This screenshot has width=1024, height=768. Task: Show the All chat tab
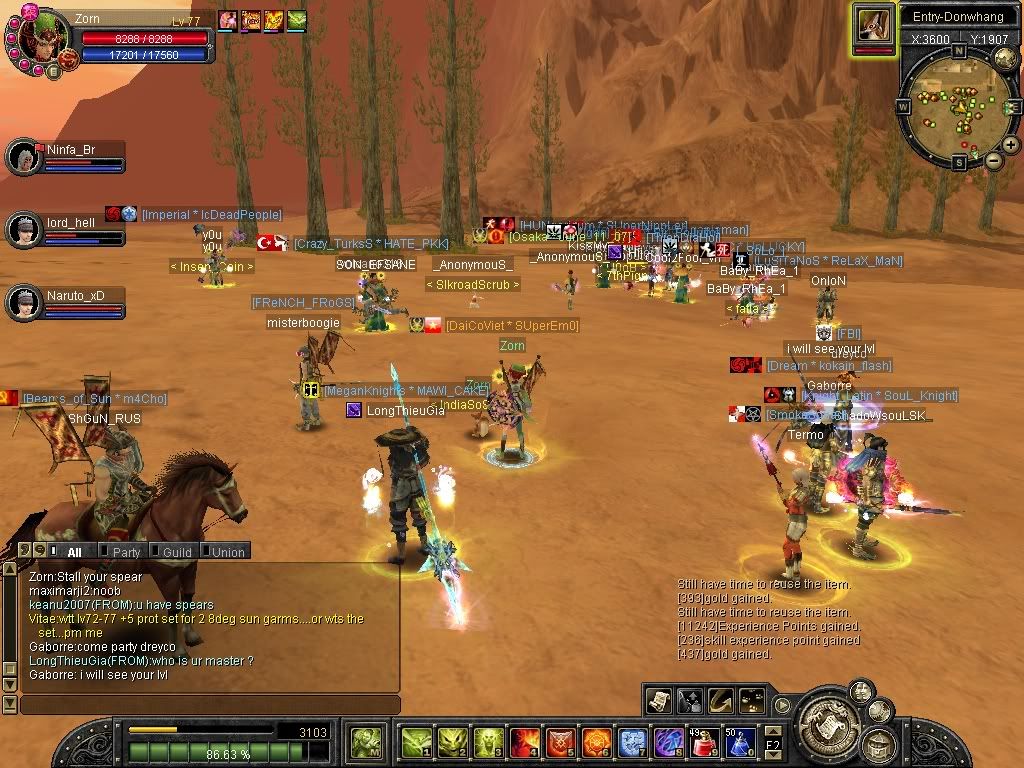click(x=74, y=551)
